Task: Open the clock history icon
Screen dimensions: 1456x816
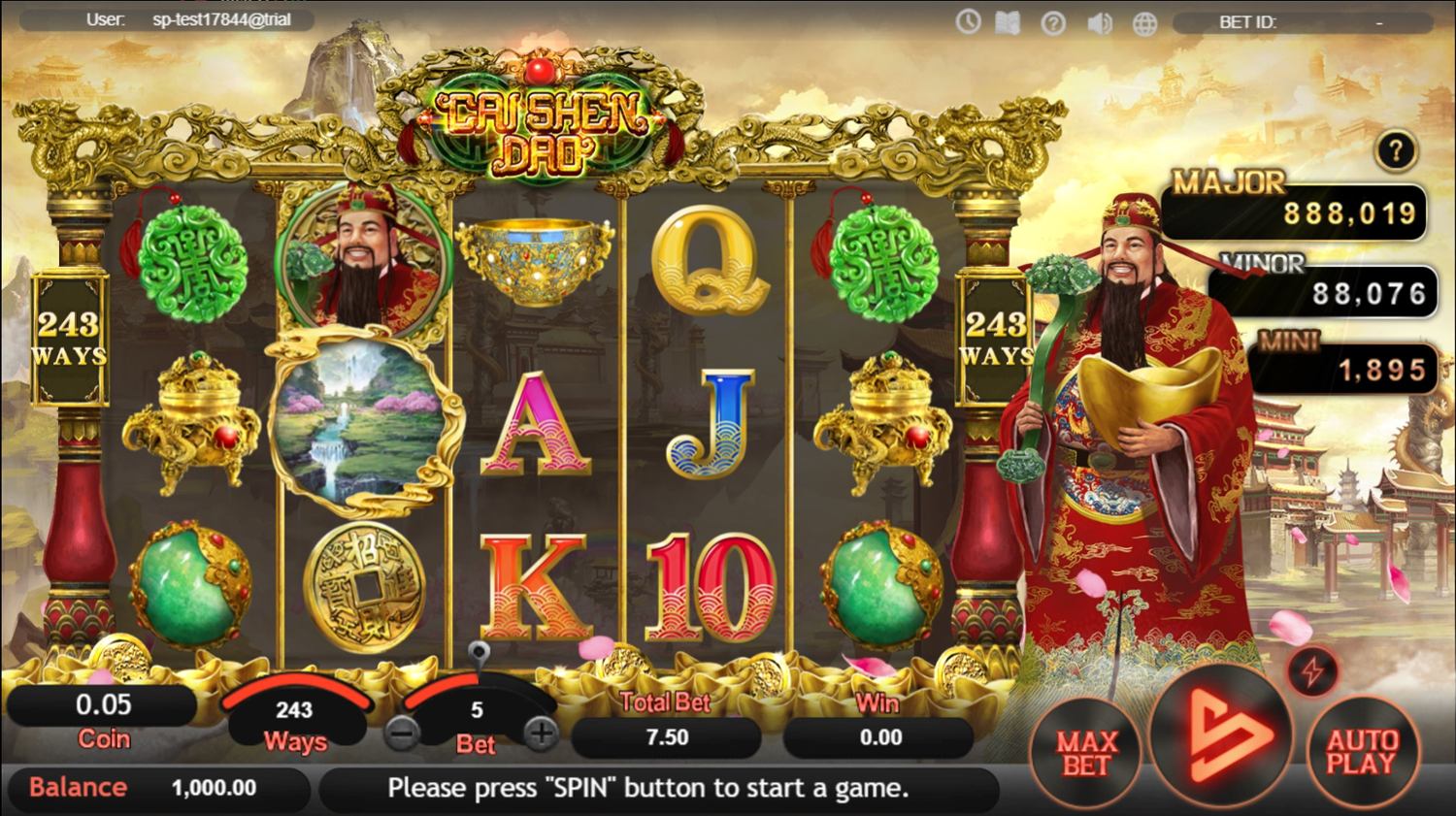Action: tap(968, 21)
